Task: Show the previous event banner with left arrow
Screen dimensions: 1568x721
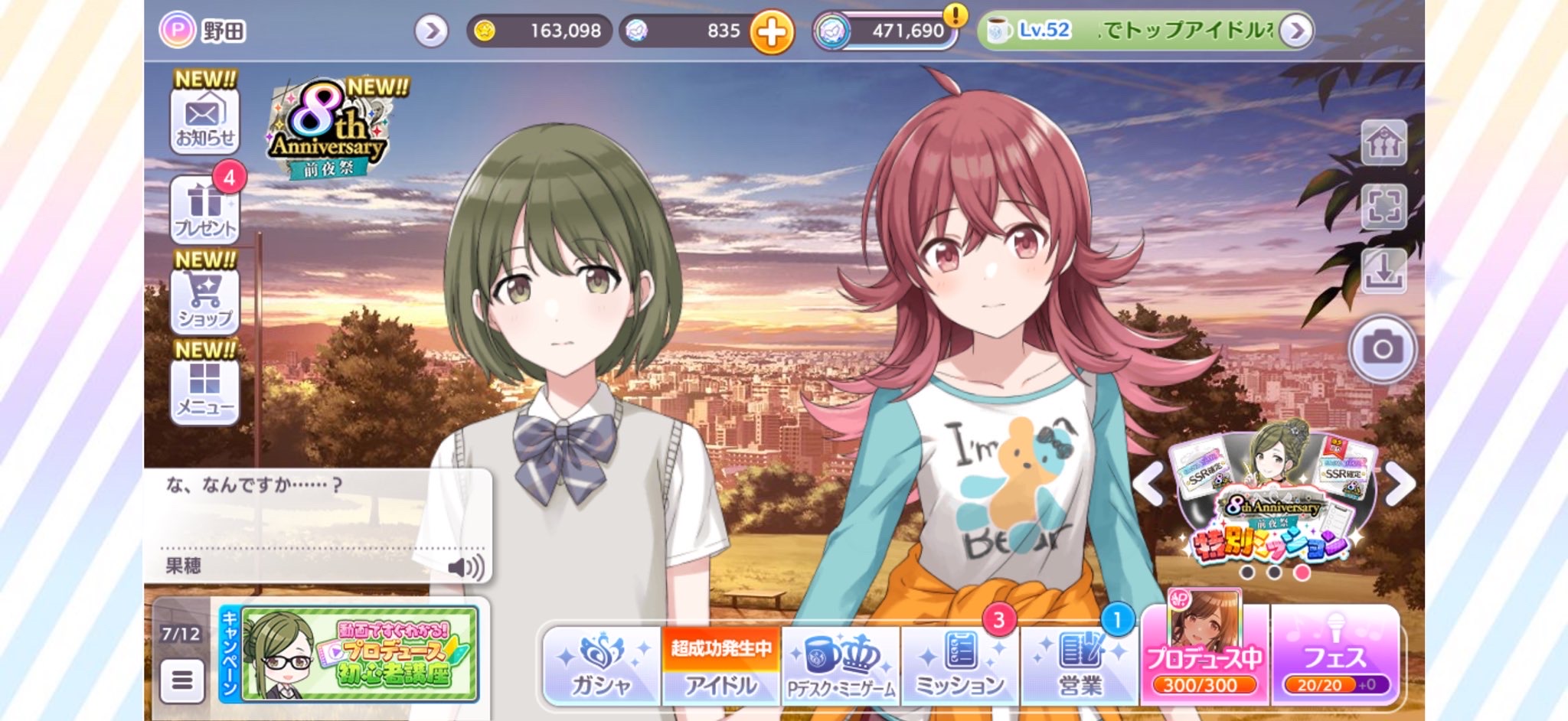Action: [x=1148, y=484]
